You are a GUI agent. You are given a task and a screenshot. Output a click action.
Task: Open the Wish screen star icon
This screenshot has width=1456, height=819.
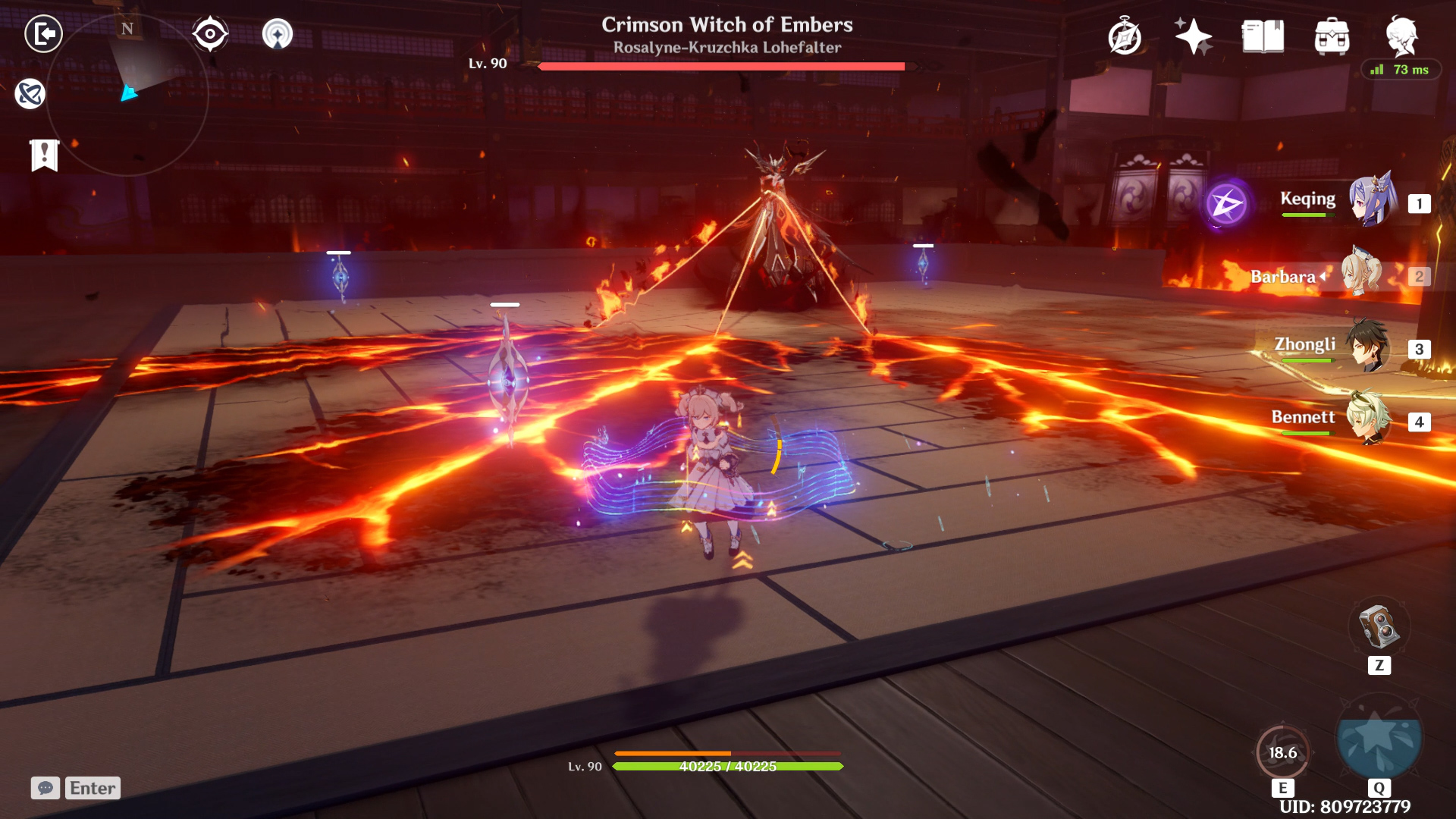pyautogui.click(x=1194, y=36)
